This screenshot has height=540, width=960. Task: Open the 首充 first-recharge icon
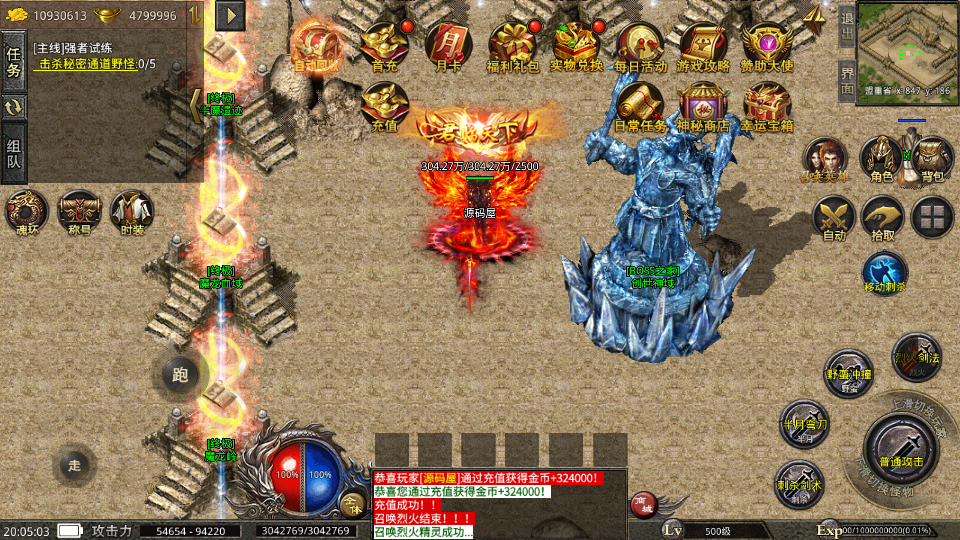pos(384,45)
